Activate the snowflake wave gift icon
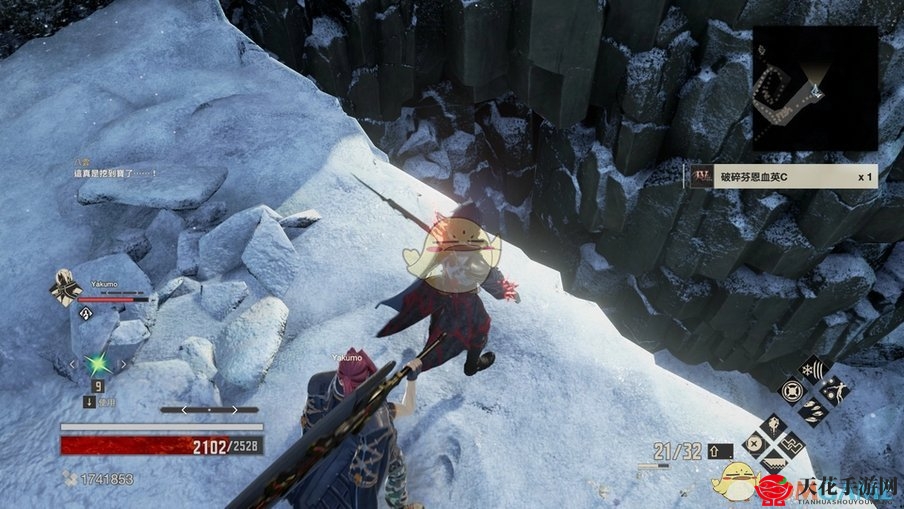Screen dimensions: 904x509 pos(812,370)
